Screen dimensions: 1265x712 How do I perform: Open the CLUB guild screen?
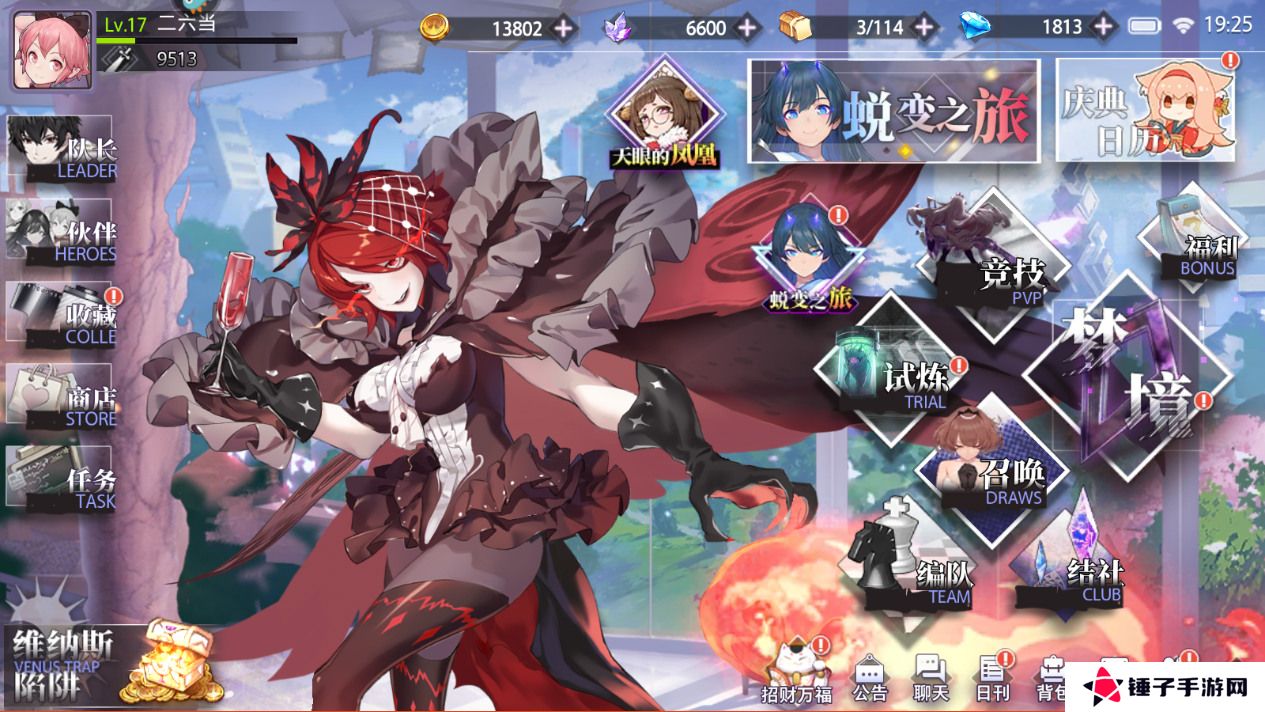tap(1075, 565)
